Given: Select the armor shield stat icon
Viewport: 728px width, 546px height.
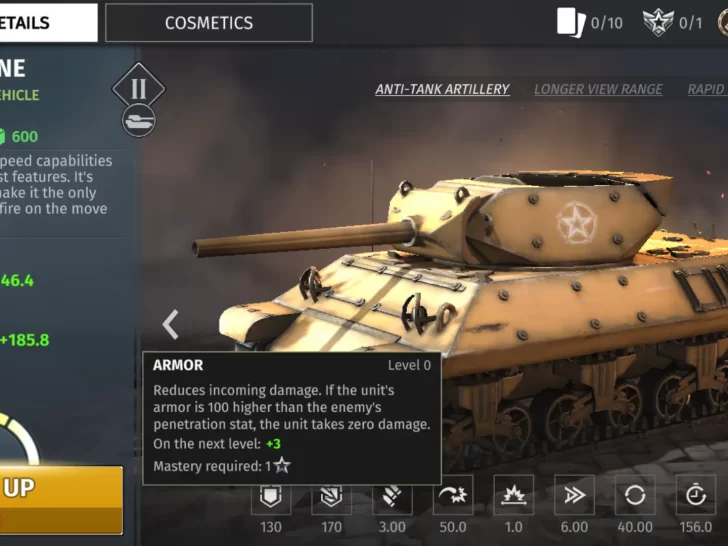Looking at the screenshot, I should (271, 495).
